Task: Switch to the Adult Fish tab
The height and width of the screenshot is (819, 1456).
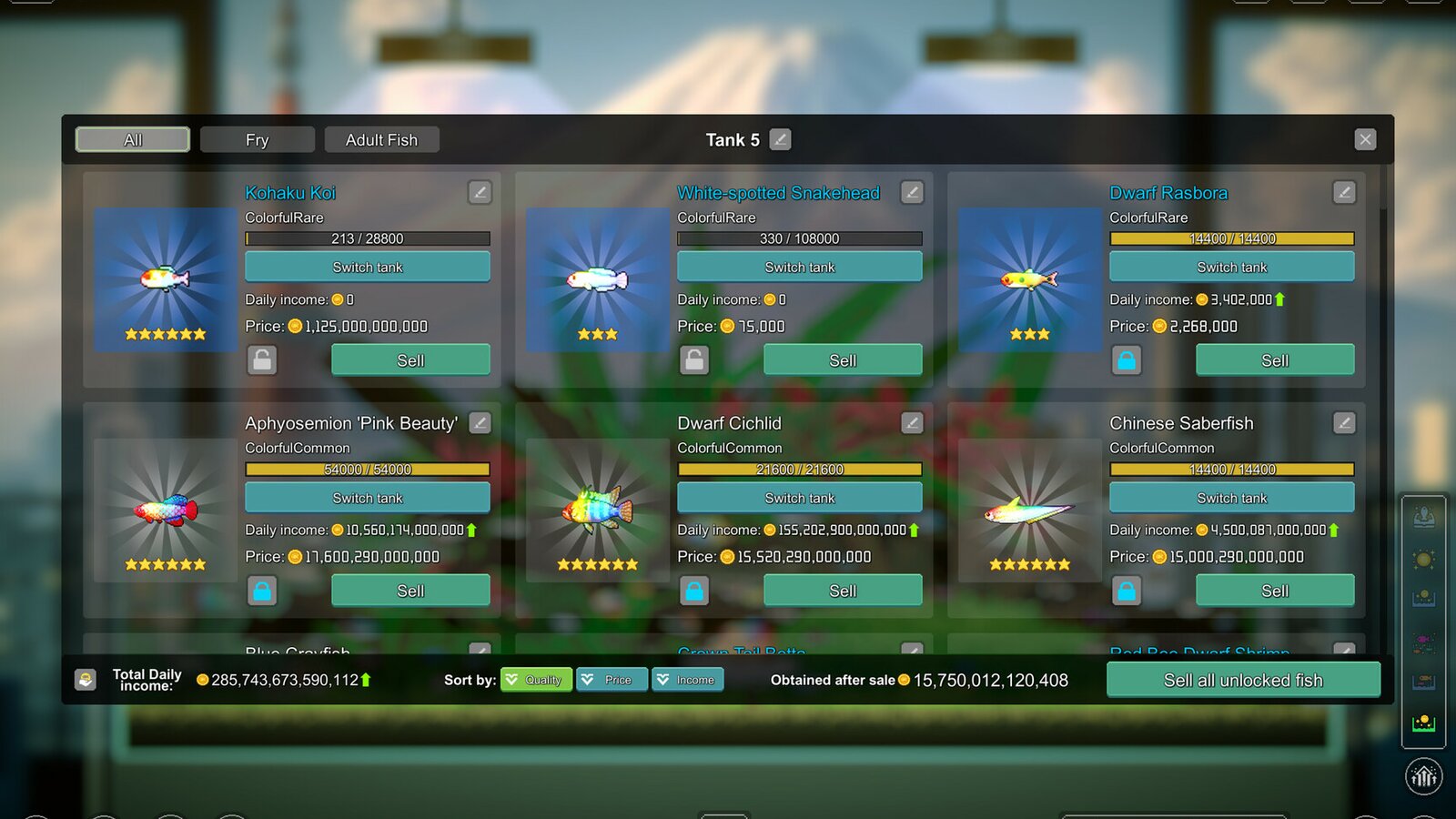Action: pyautogui.click(x=381, y=139)
